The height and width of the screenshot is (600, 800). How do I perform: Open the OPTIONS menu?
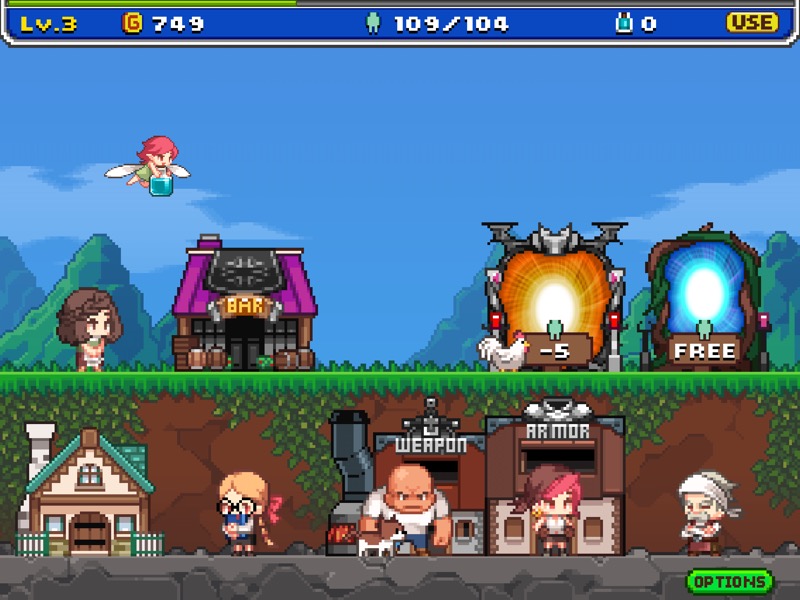(730, 581)
